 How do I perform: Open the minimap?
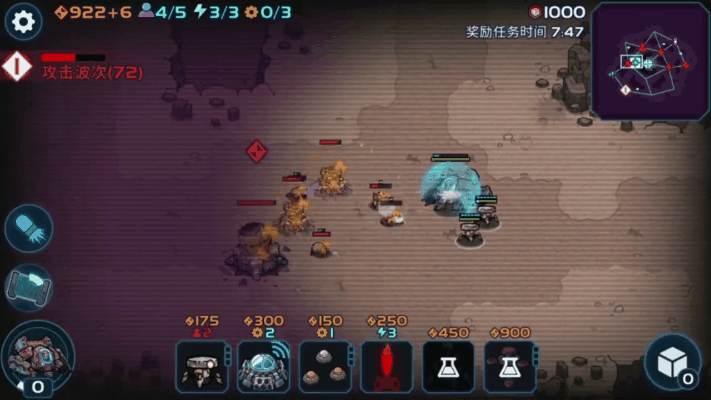[x=650, y=60]
